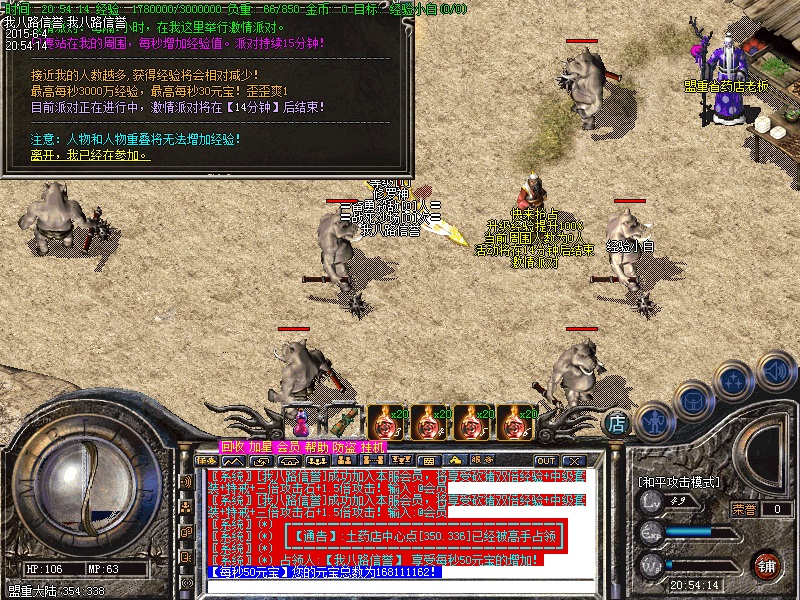Screen dimensions: 800x600
Task: Open the character equipment round icon
Action: pyautogui.click(x=655, y=422)
